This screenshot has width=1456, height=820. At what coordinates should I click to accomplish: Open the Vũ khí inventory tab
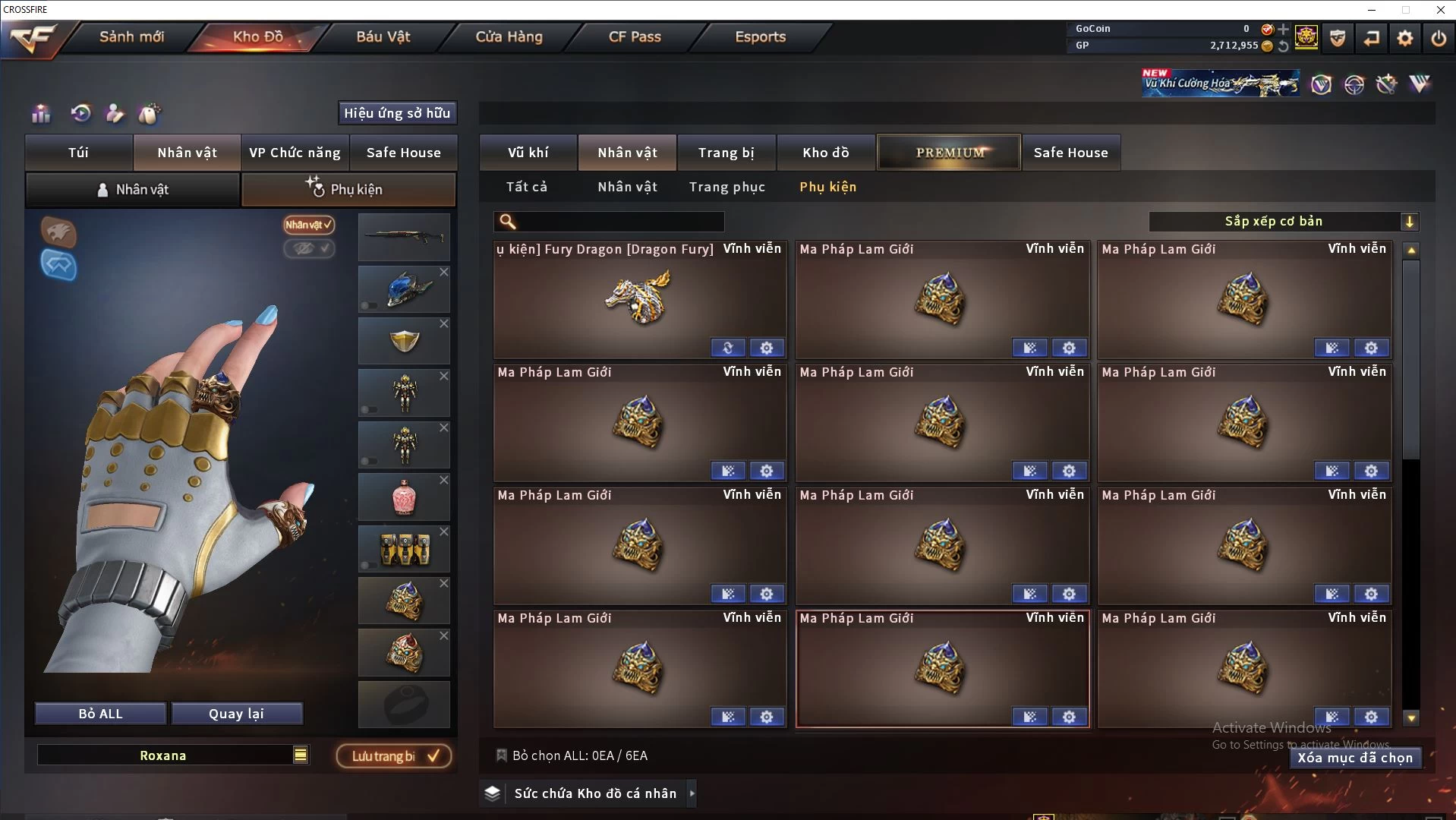click(x=528, y=153)
